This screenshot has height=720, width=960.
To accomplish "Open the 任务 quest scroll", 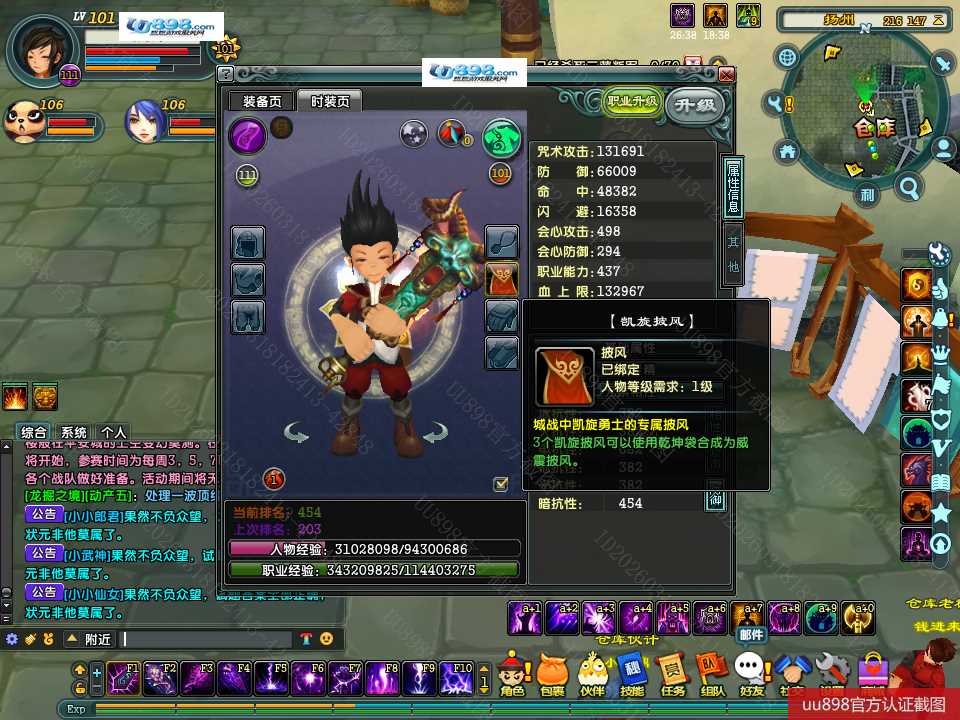I will click(673, 671).
